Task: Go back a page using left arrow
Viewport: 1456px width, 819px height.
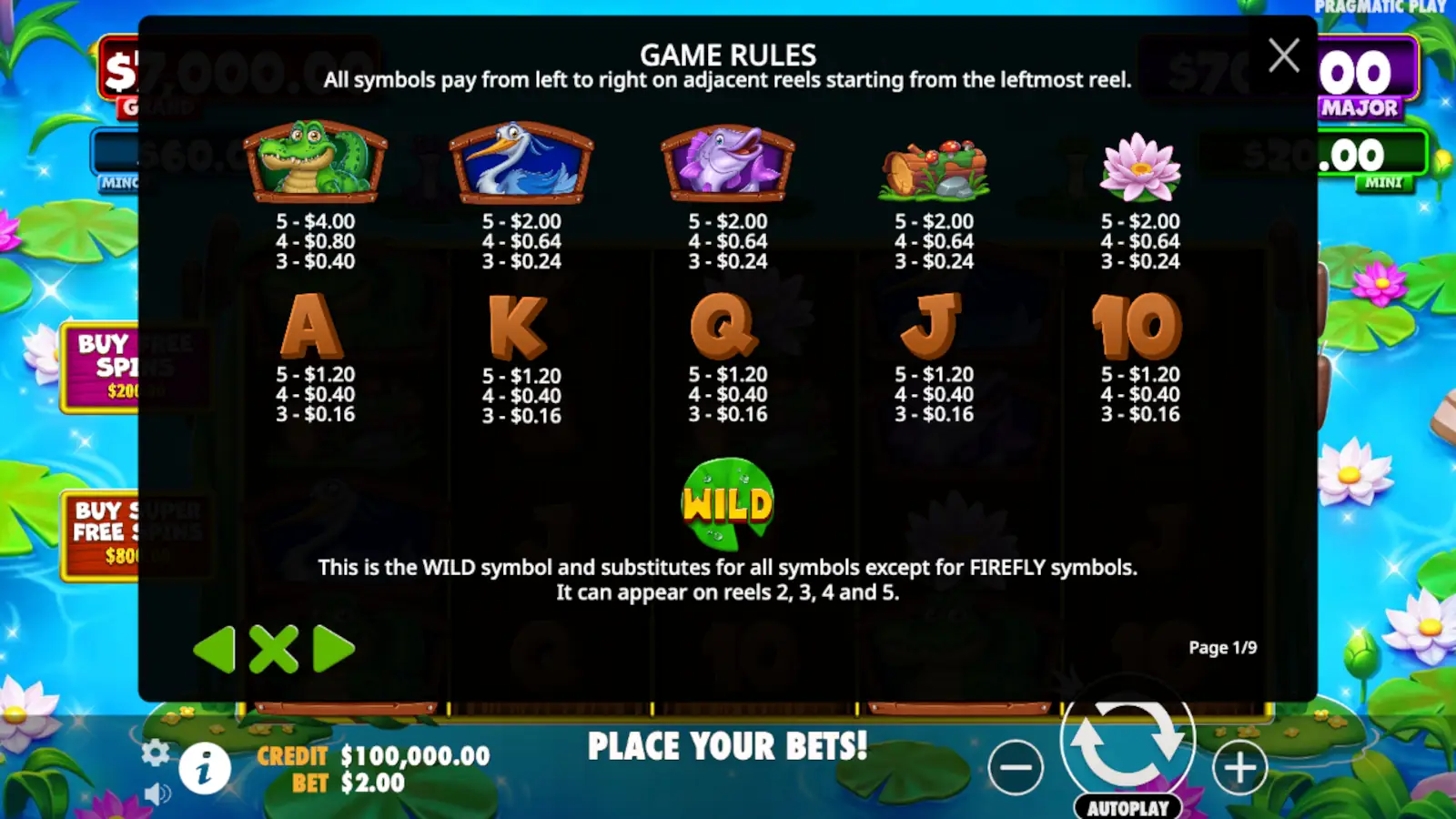Action: click(213, 650)
